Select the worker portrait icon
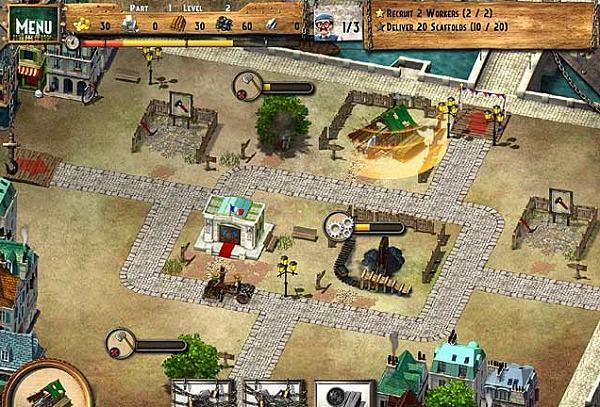This screenshot has height=407, width=600. click(x=325, y=26)
